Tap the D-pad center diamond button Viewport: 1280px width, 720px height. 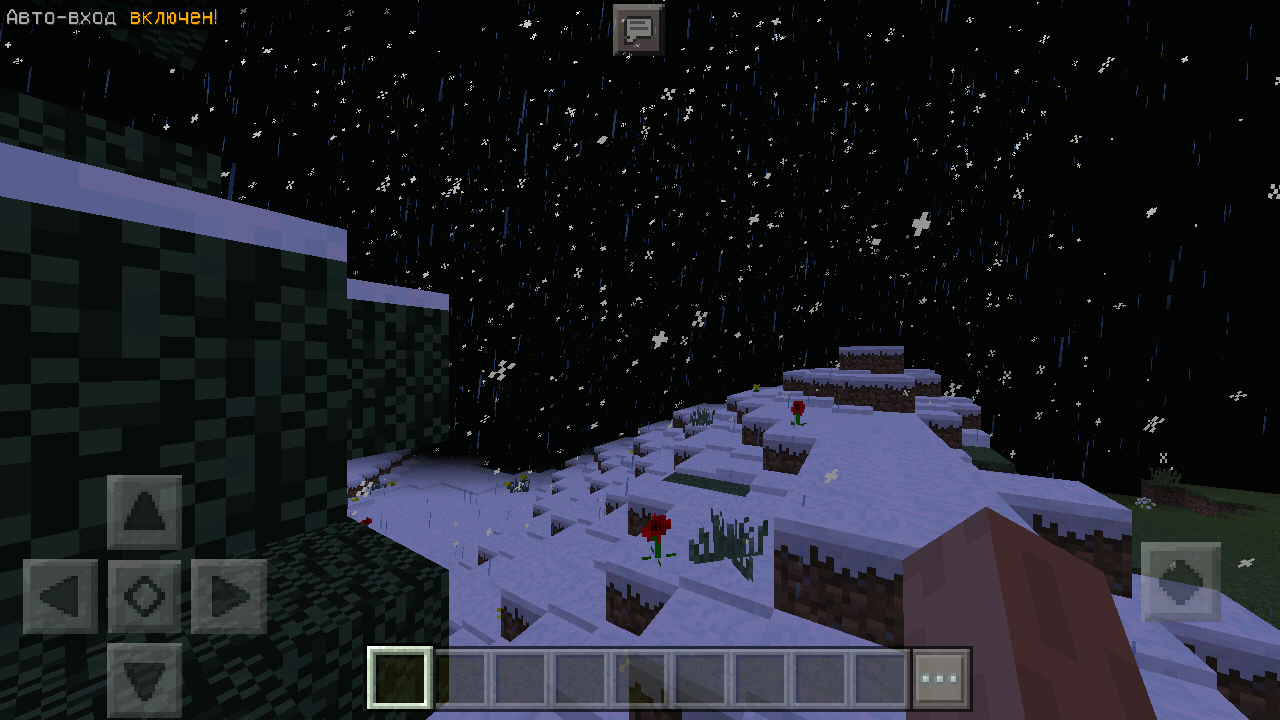[x=145, y=596]
